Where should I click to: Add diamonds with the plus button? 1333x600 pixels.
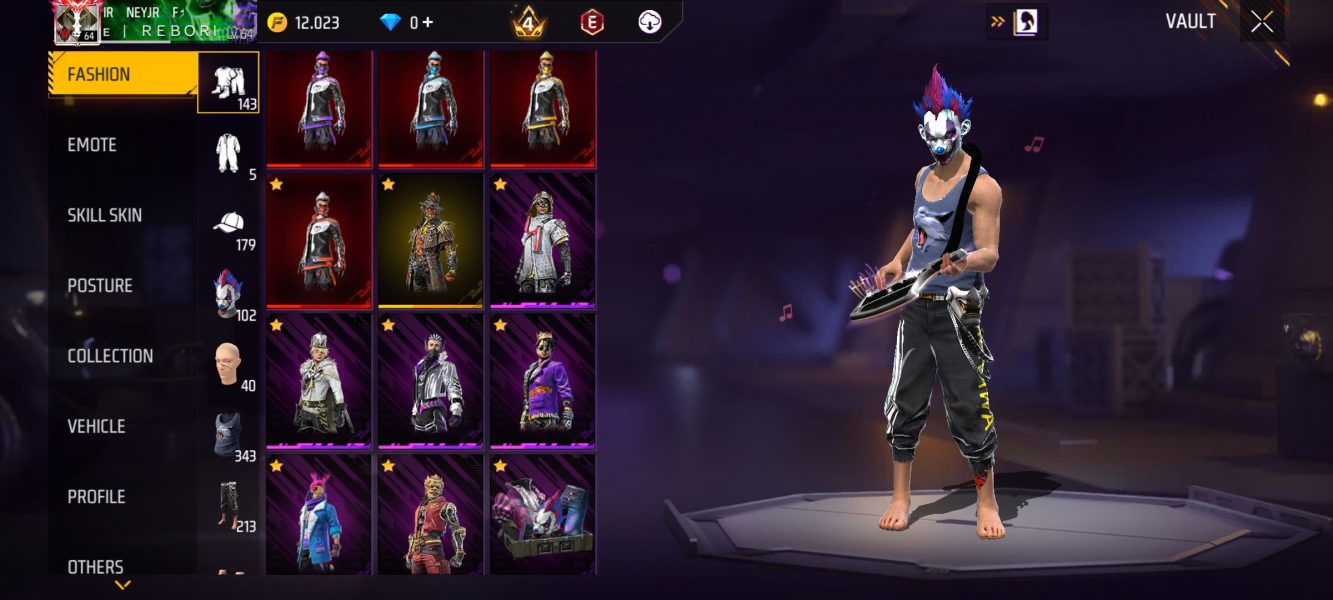[x=428, y=22]
